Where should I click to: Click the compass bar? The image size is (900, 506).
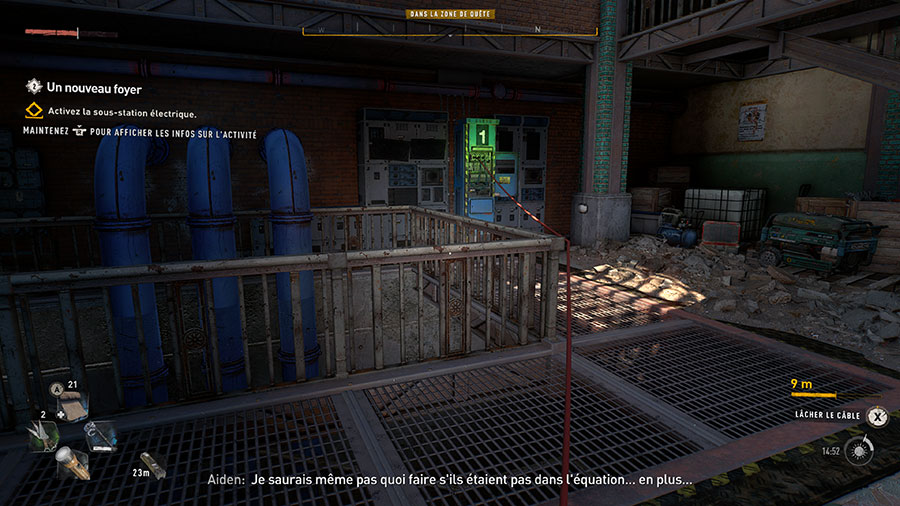[x=450, y=30]
